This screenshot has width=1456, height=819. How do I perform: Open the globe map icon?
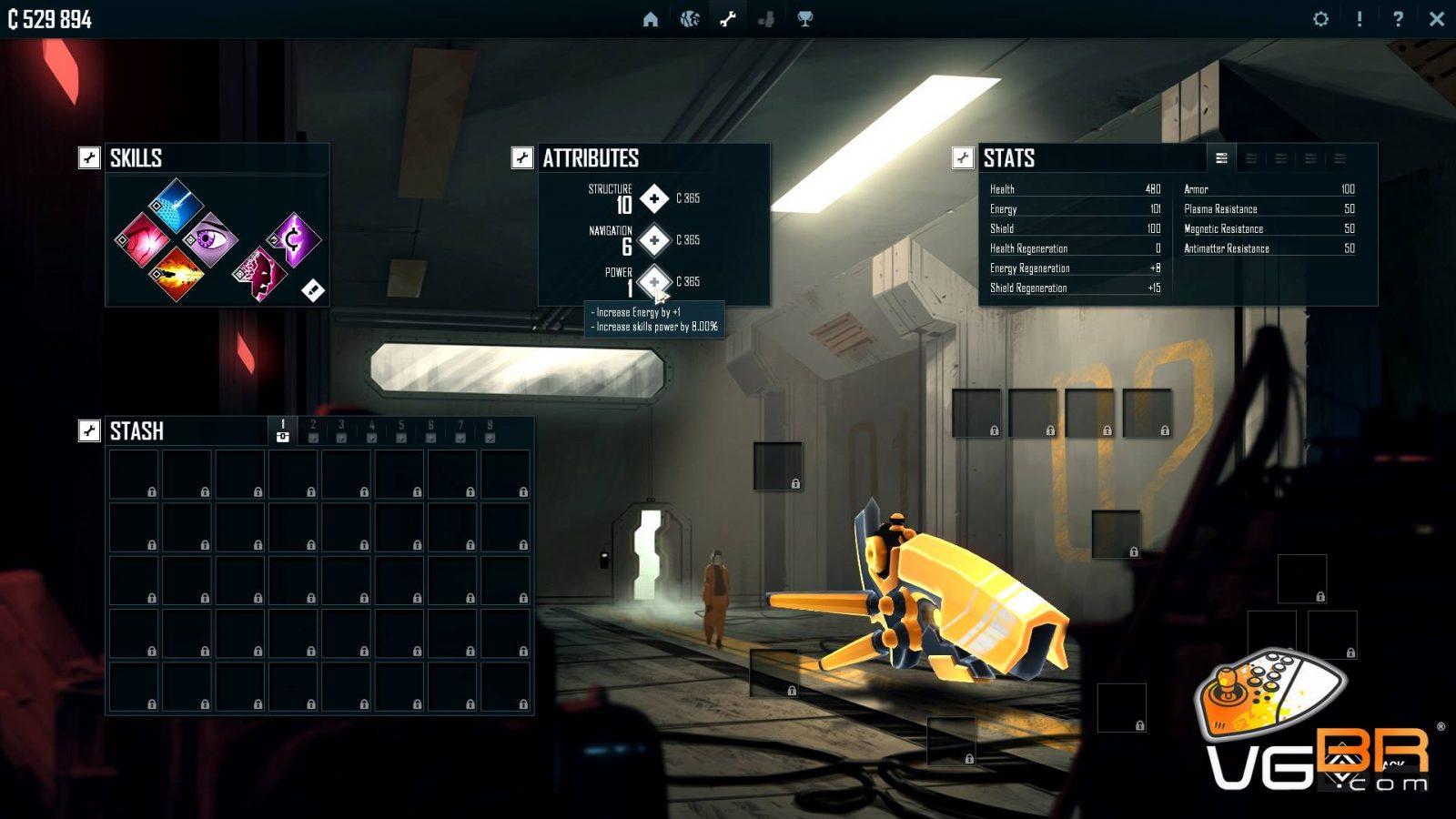tap(690, 19)
